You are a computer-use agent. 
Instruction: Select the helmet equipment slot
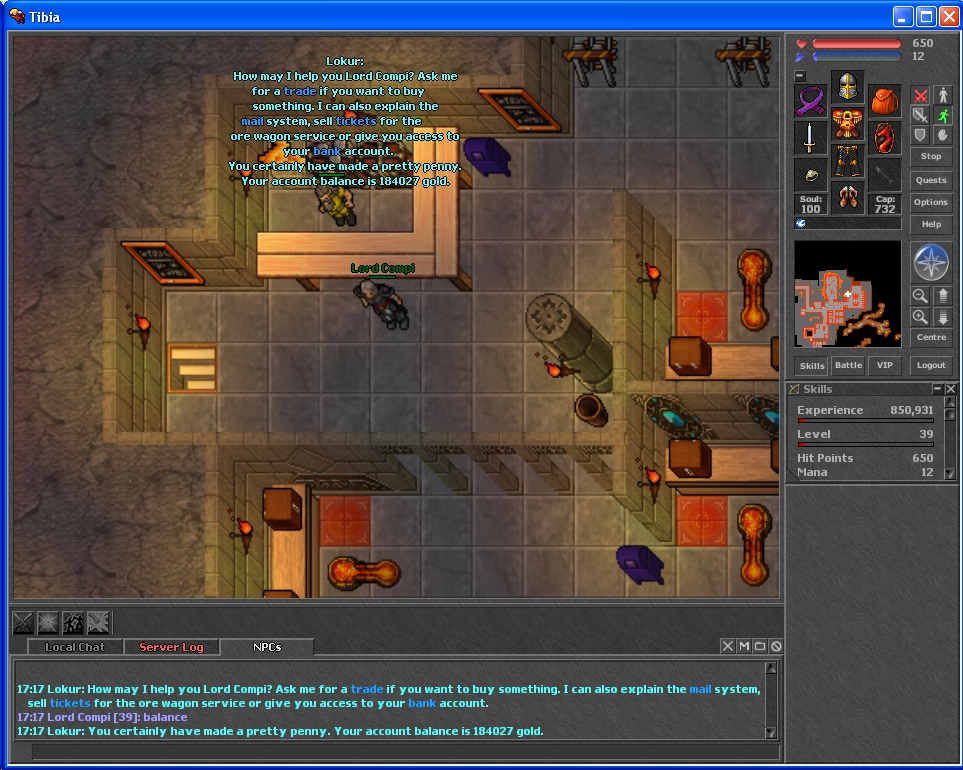[848, 87]
